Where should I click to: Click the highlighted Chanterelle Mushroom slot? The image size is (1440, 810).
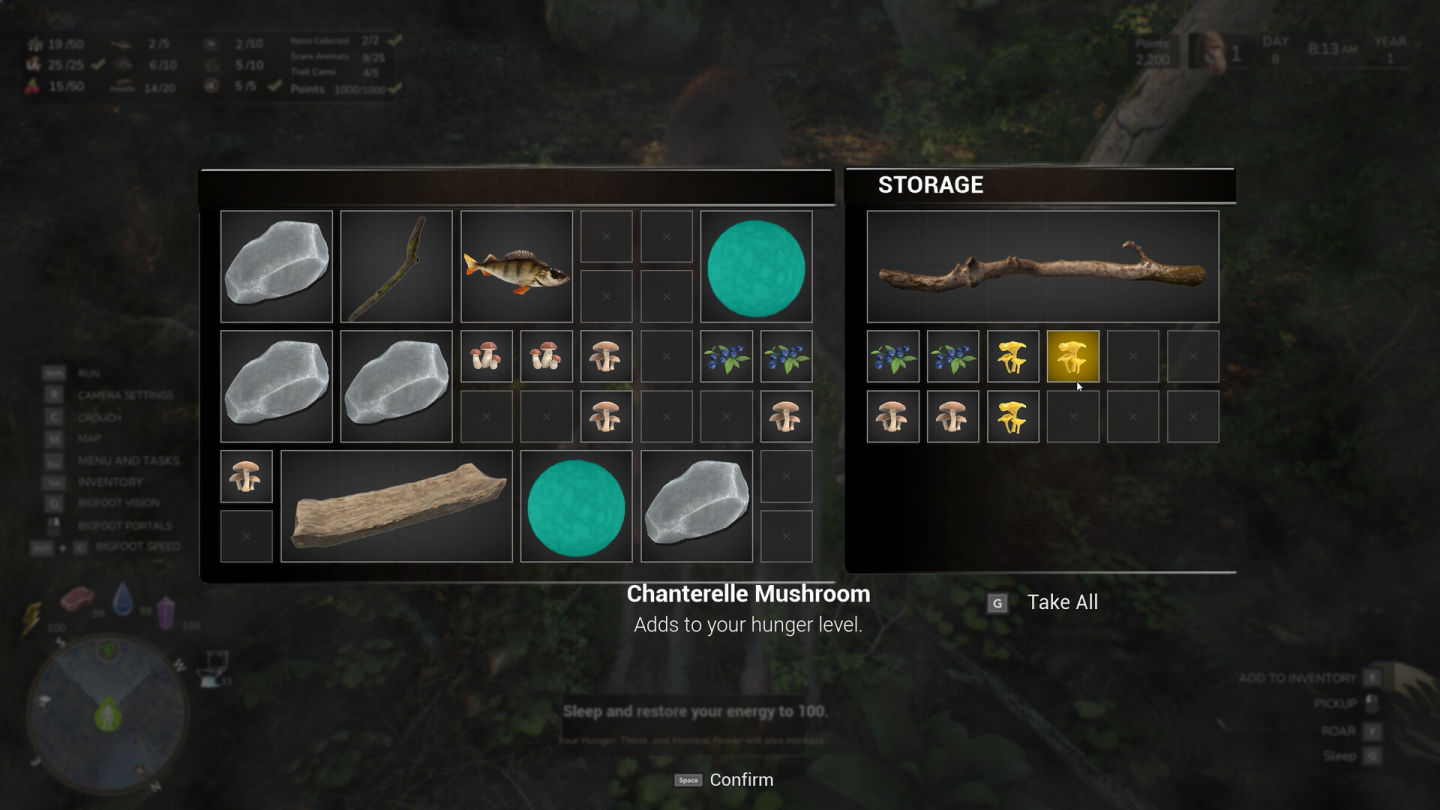(1072, 357)
